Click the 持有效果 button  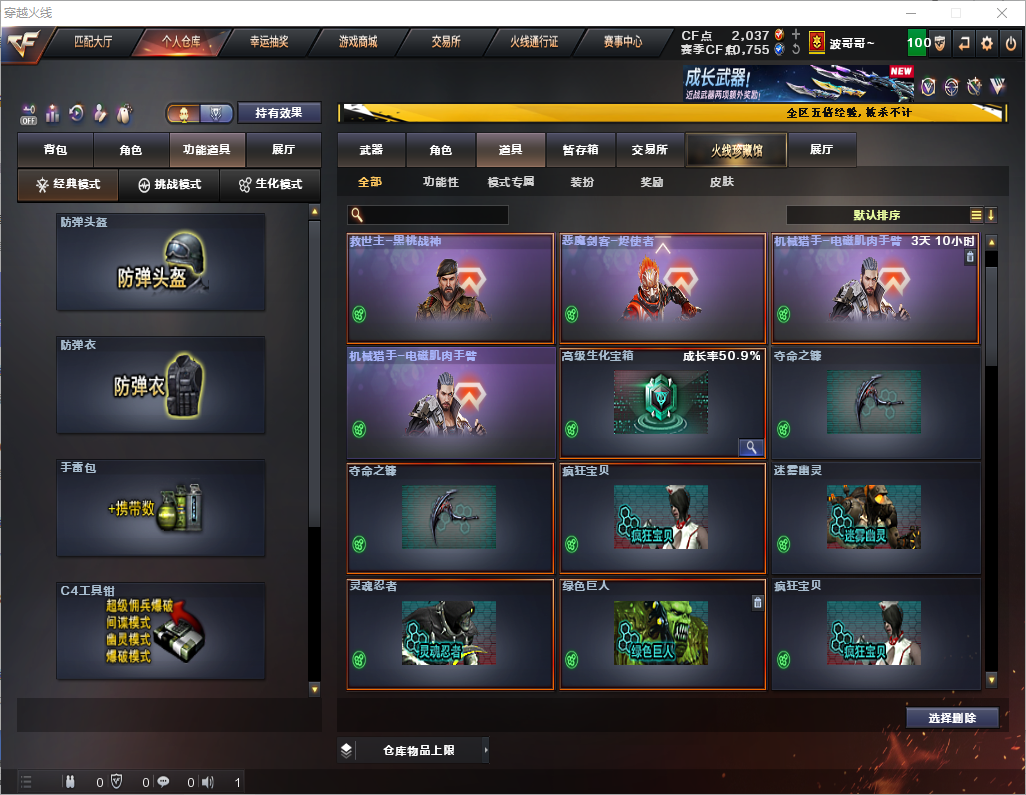(279, 113)
